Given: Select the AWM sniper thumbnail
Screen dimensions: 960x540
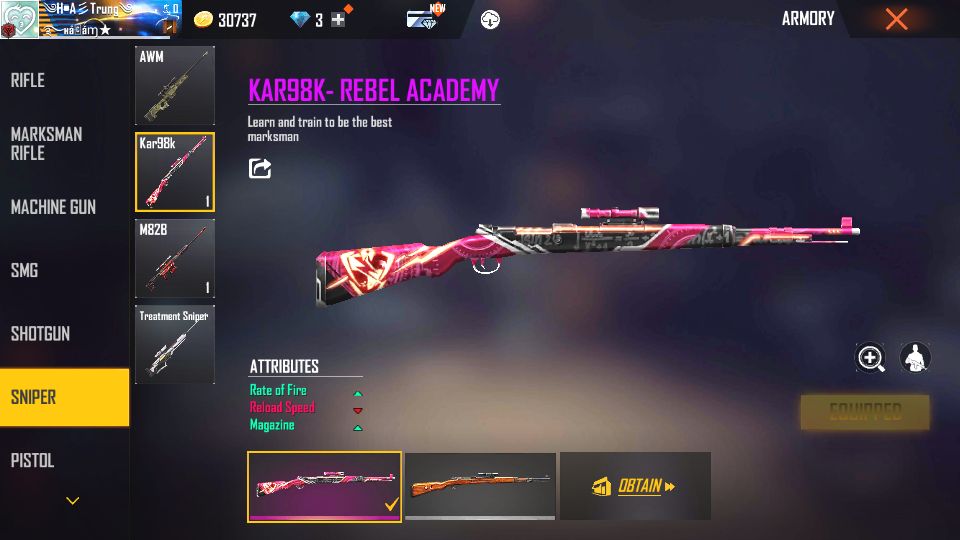Looking at the screenshot, I should pos(174,85).
